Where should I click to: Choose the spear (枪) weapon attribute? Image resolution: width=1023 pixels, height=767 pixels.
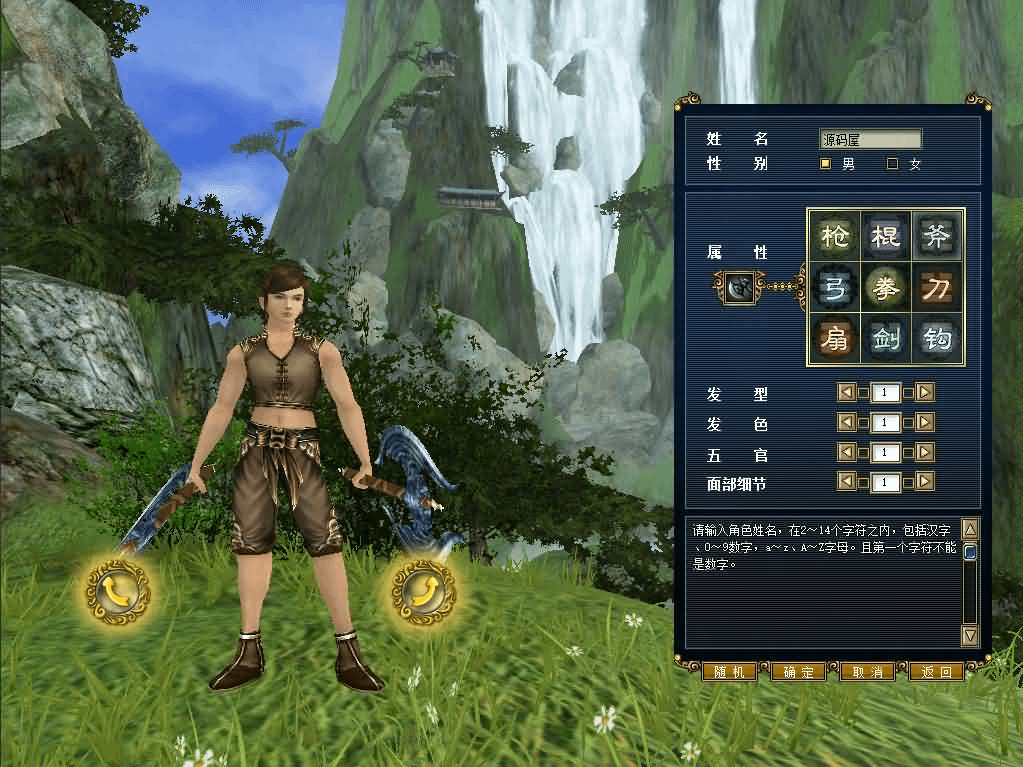(x=834, y=236)
